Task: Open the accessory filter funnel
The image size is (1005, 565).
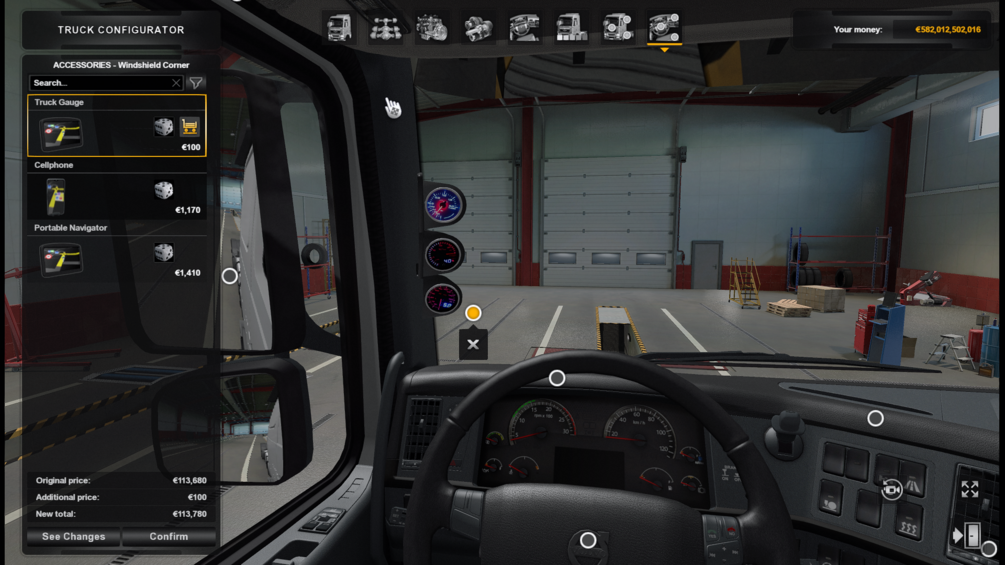Action: 196,83
